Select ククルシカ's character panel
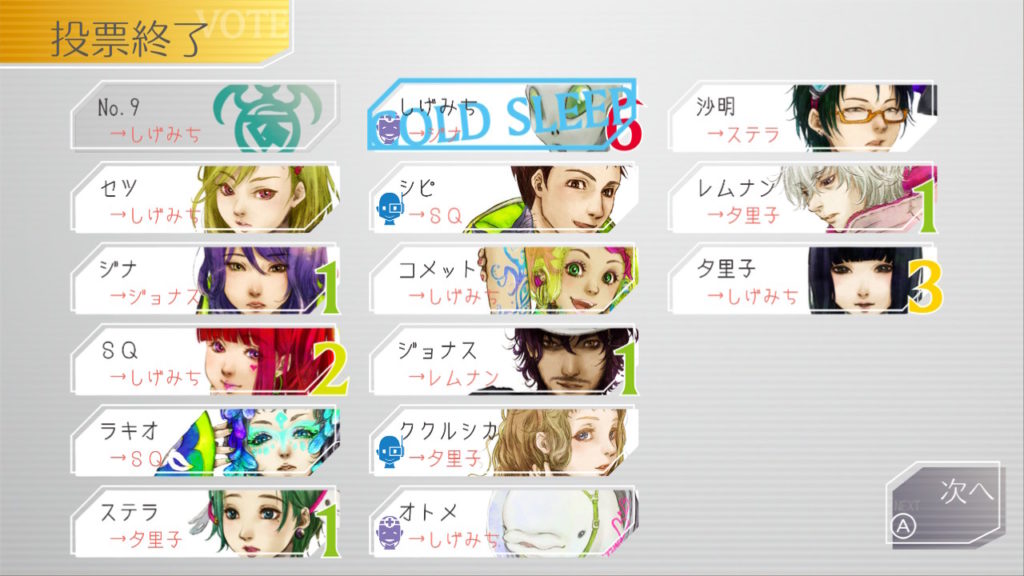 (503, 442)
